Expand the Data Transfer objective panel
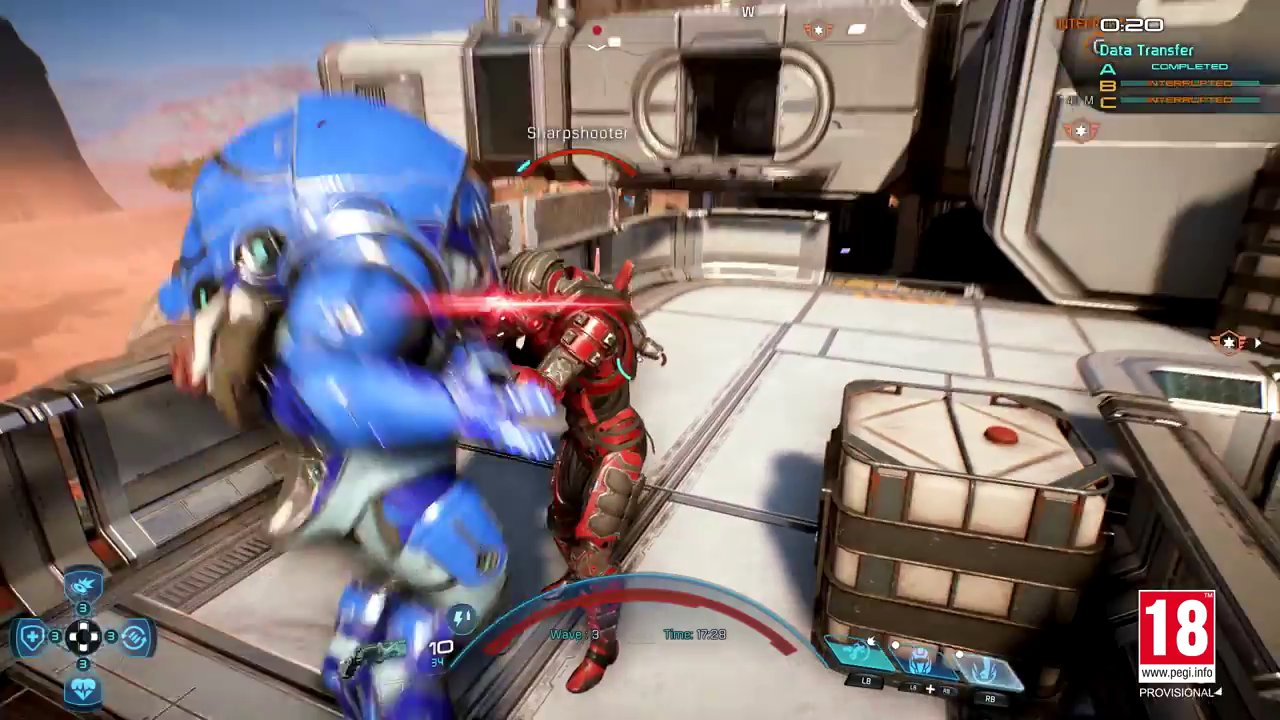Screen dimensions: 1280x720 1146,50
